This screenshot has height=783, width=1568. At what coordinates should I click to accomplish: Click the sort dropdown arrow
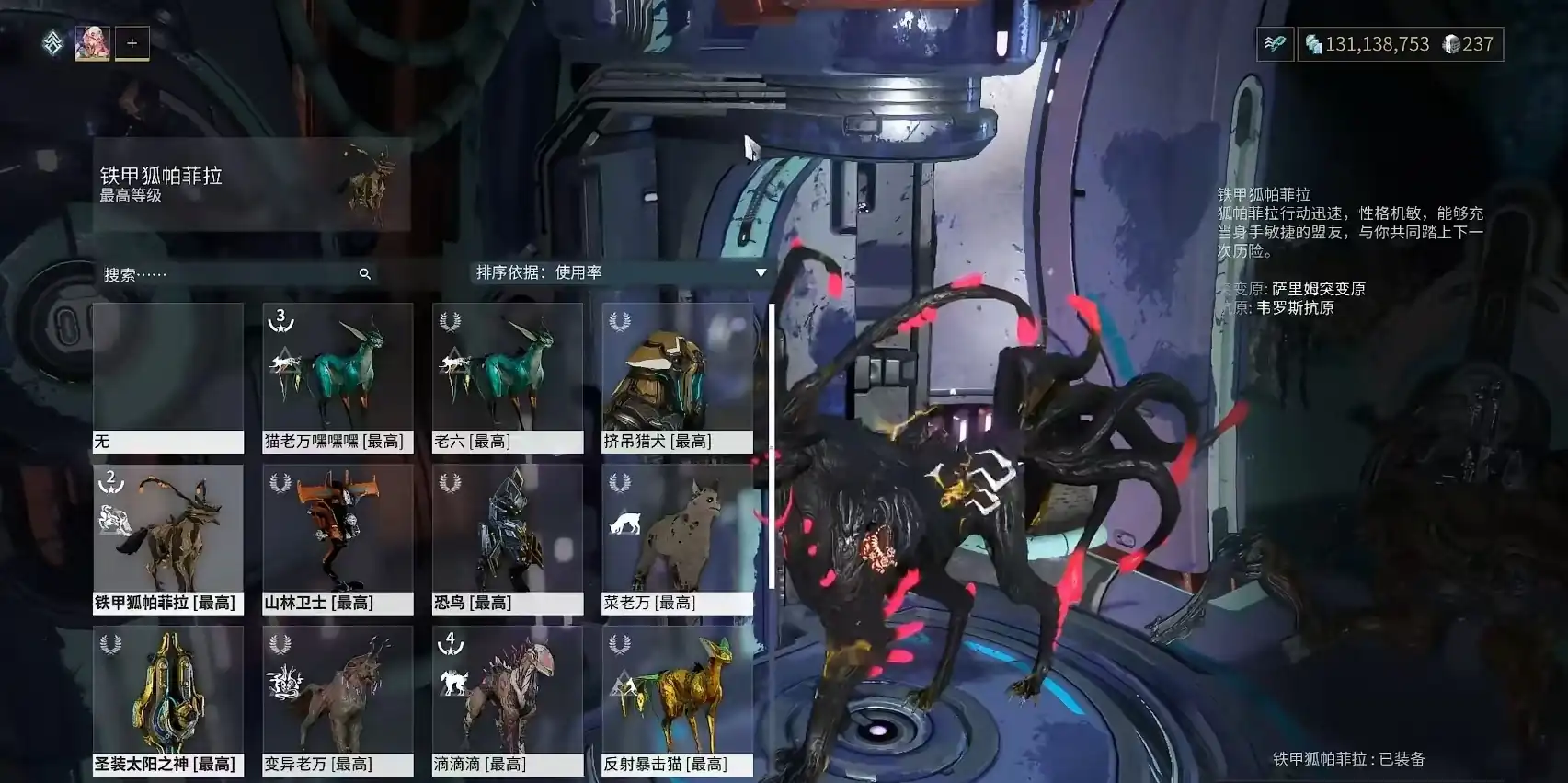(x=761, y=272)
